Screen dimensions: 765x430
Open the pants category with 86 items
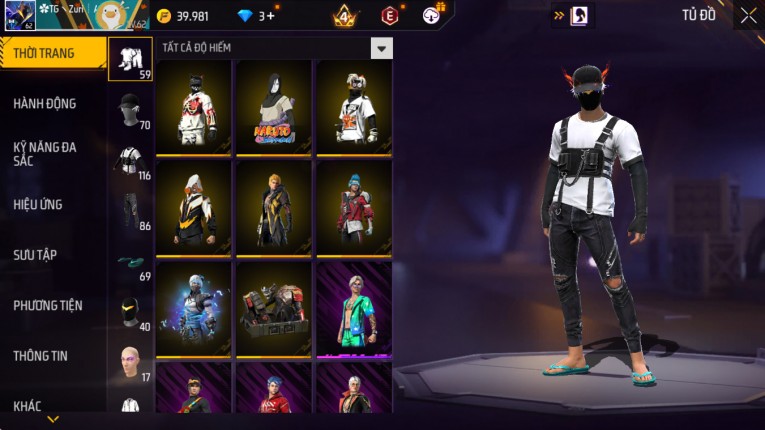(x=130, y=211)
